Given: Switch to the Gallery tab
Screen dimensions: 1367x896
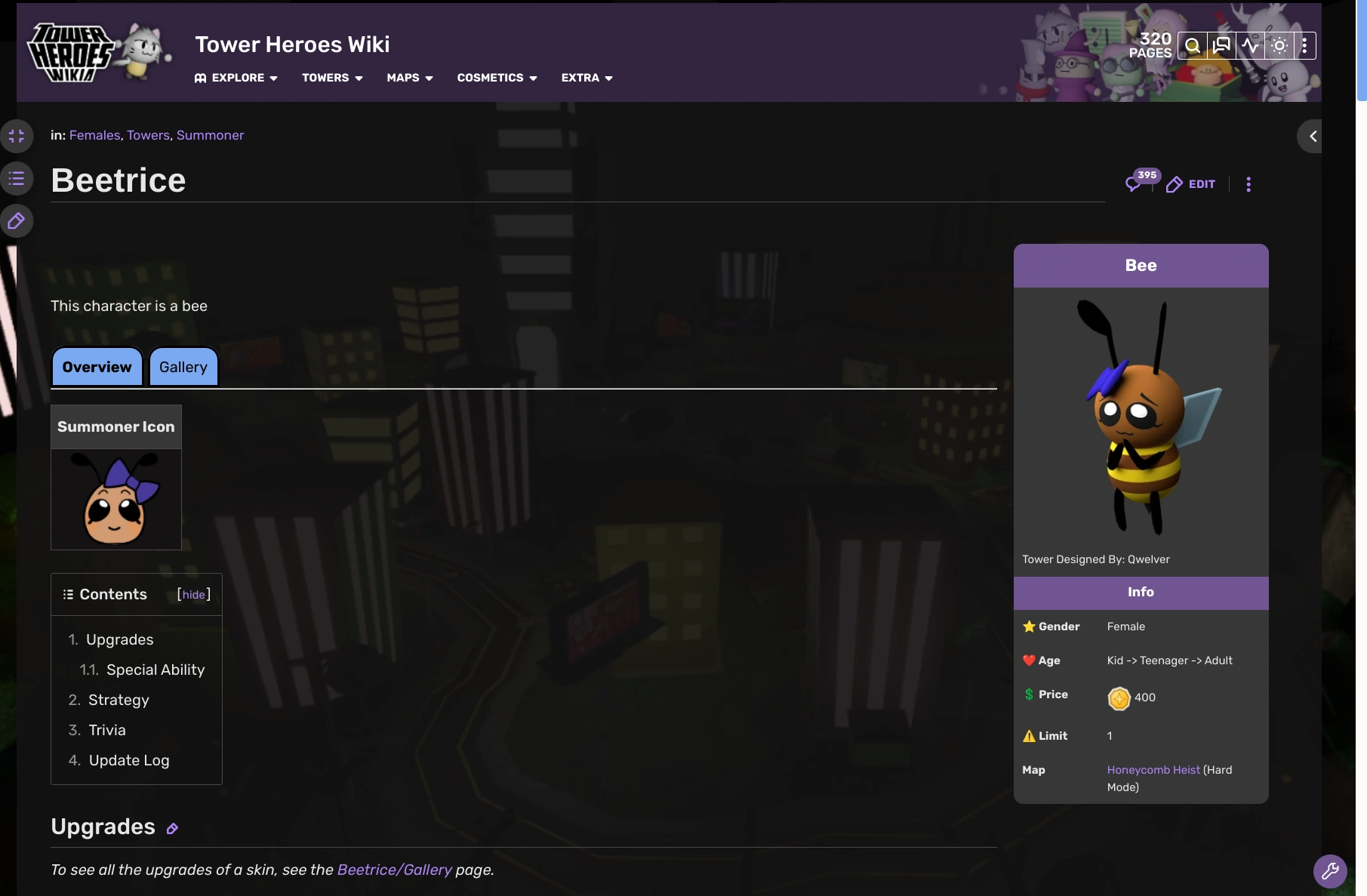Looking at the screenshot, I should click(x=183, y=367).
